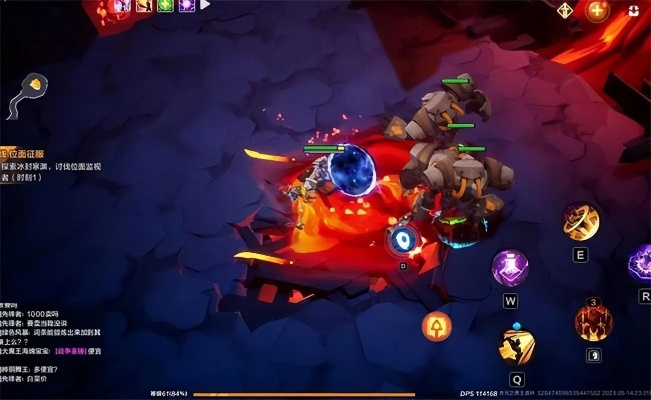Use the golden whirlwind skill bound to E
The height and width of the screenshot is (400, 651).
(x=580, y=221)
